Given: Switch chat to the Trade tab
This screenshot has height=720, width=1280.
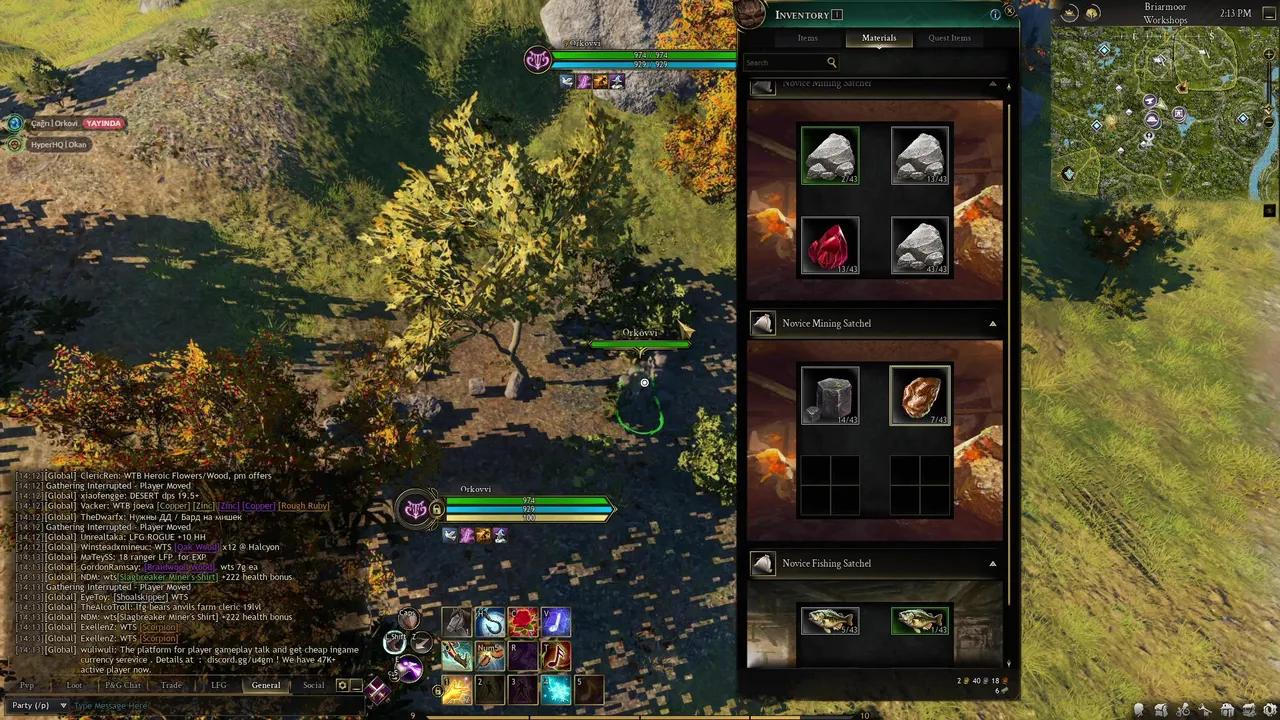Looking at the screenshot, I should point(172,685).
